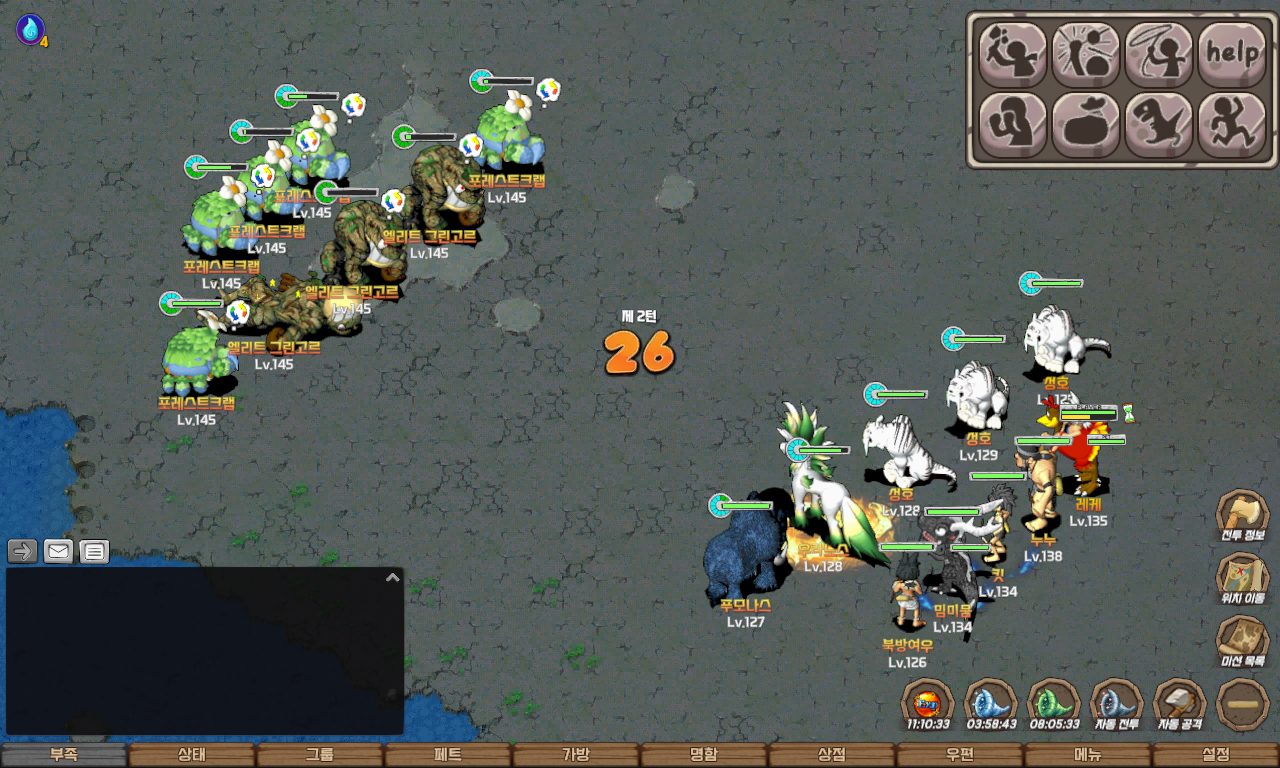Open the 가방 bag menu
Image resolution: width=1280 pixels, height=768 pixels.
tap(576, 755)
